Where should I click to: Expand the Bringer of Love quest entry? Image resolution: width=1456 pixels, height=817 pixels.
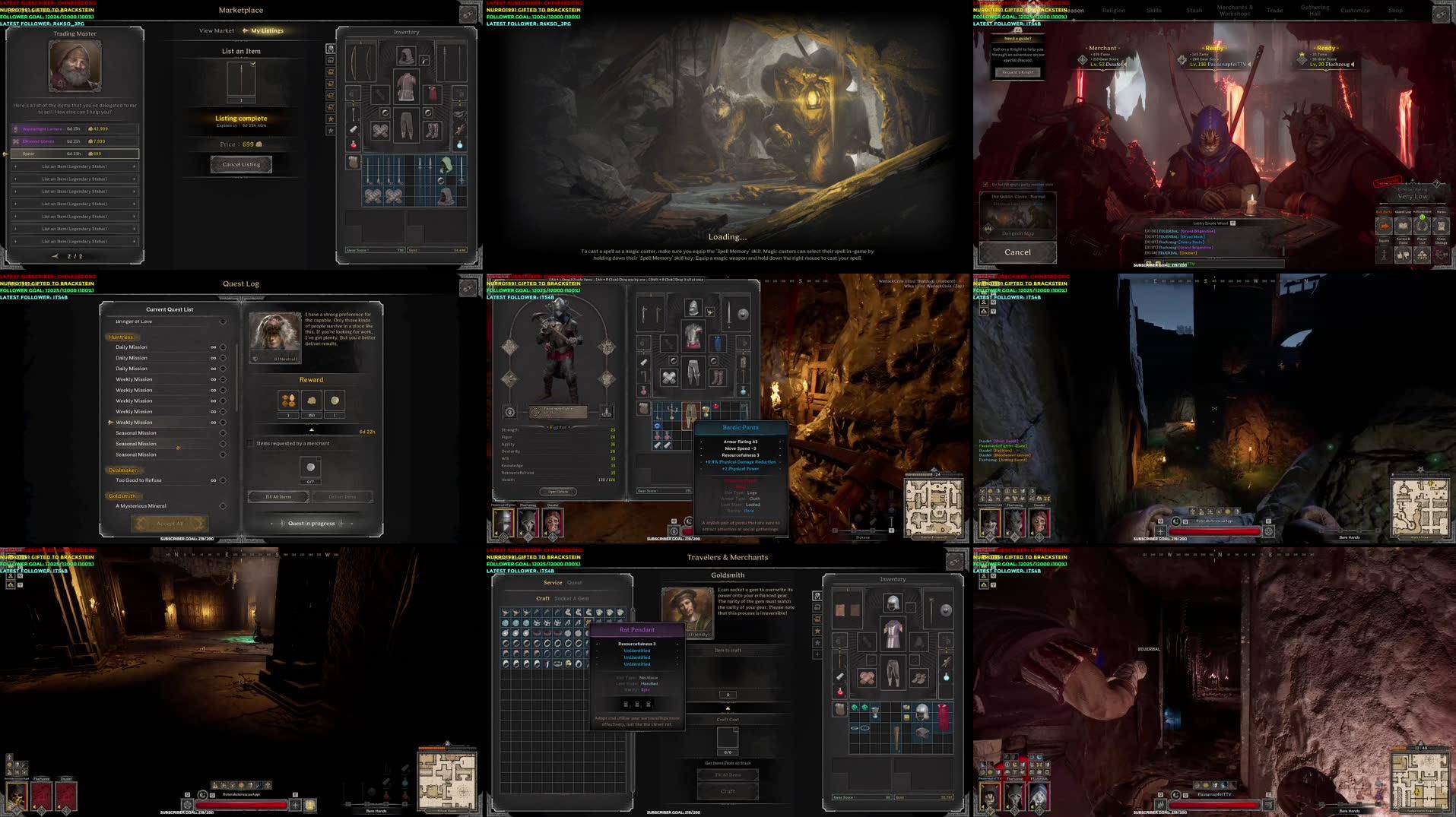pos(223,321)
